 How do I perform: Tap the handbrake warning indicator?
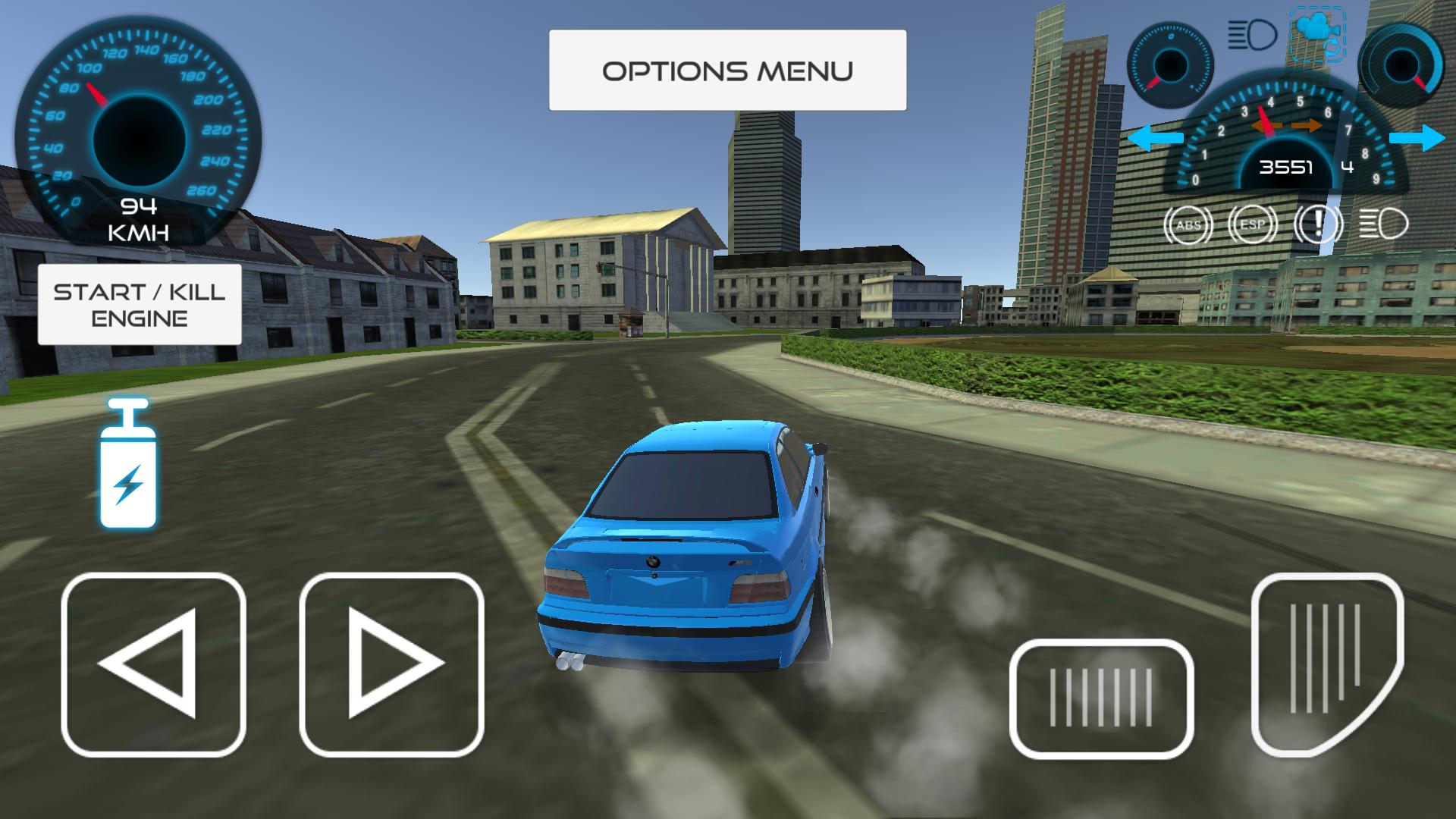(x=1317, y=224)
